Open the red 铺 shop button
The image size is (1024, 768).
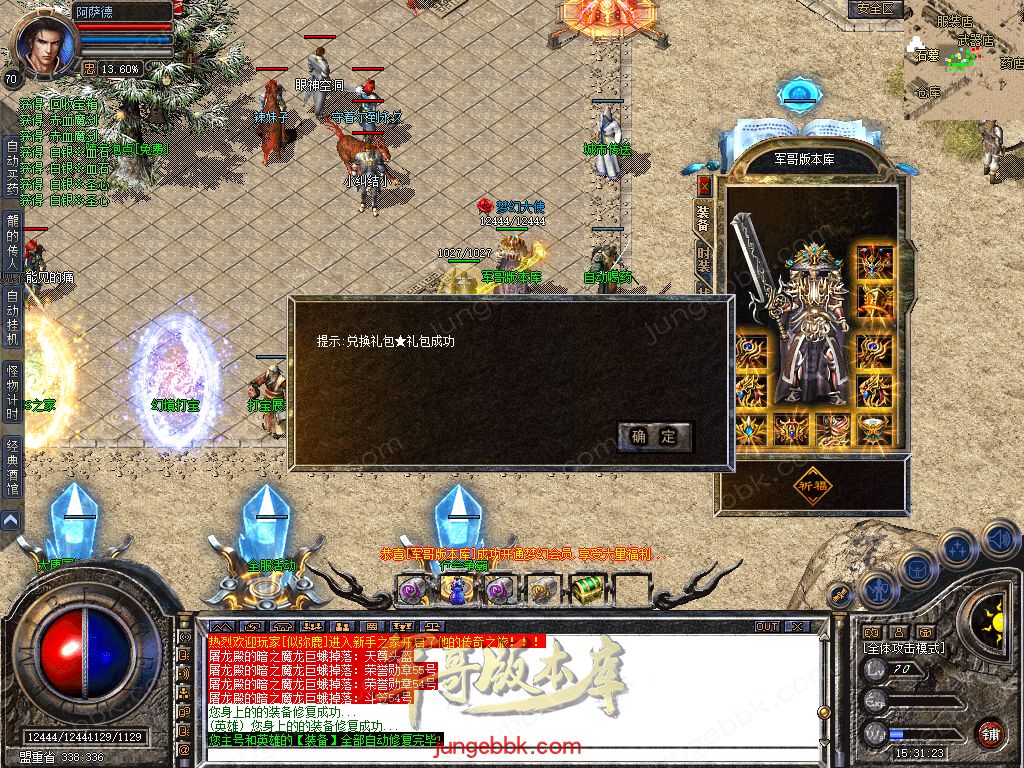pos(990,733)
